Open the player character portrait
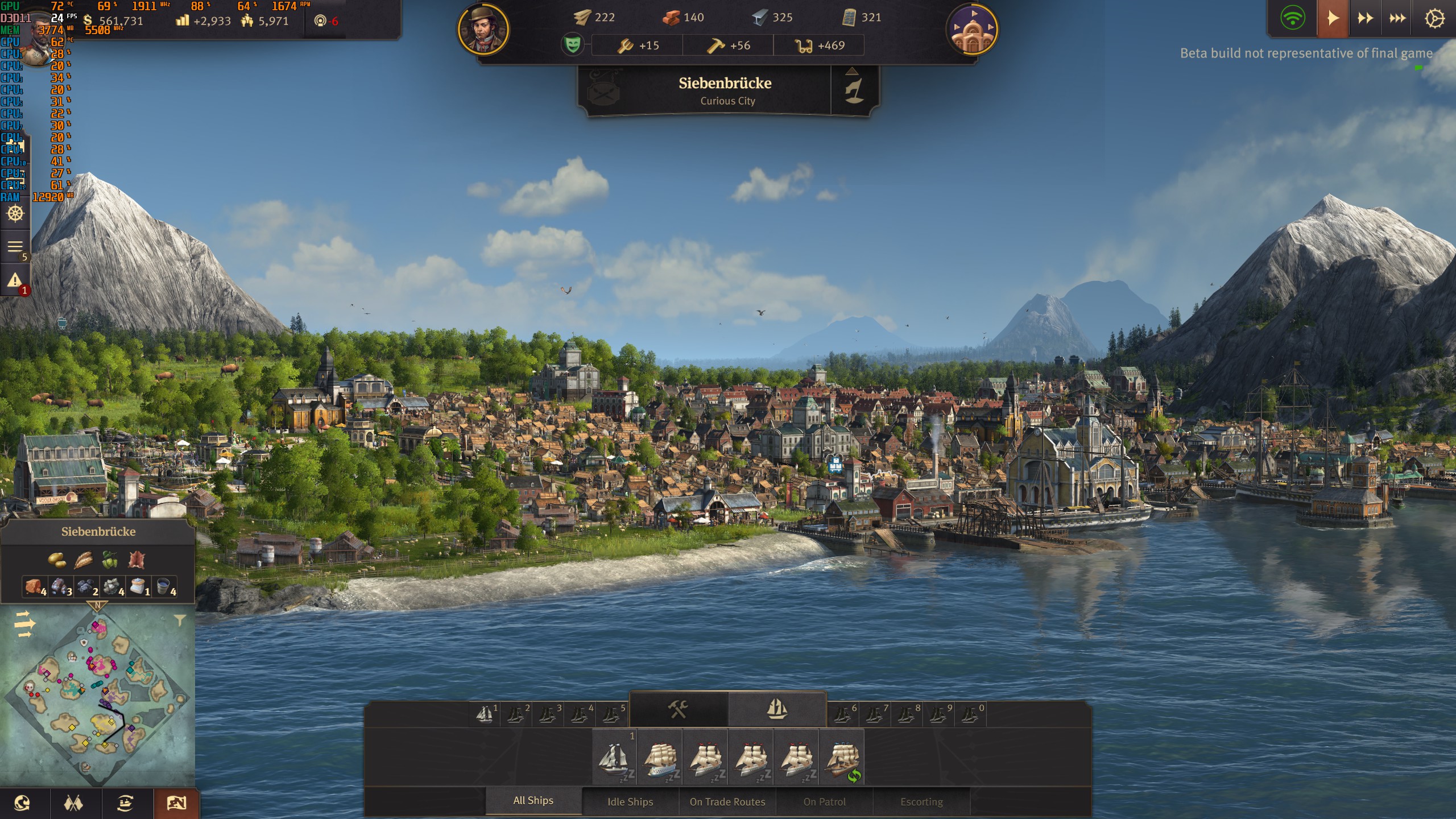 pos(483,30)
